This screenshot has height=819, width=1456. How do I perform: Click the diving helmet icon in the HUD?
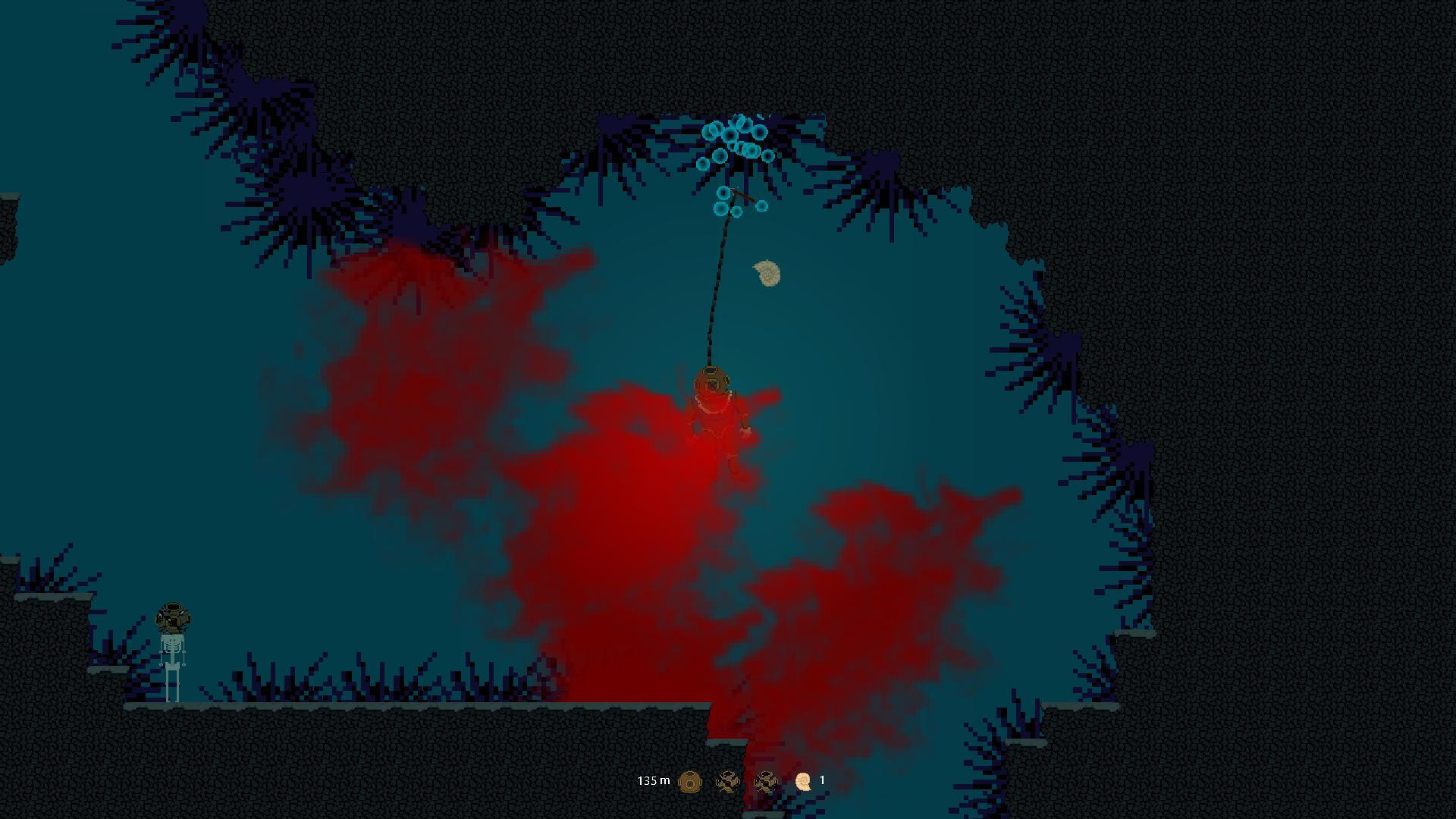click(689, 780)
